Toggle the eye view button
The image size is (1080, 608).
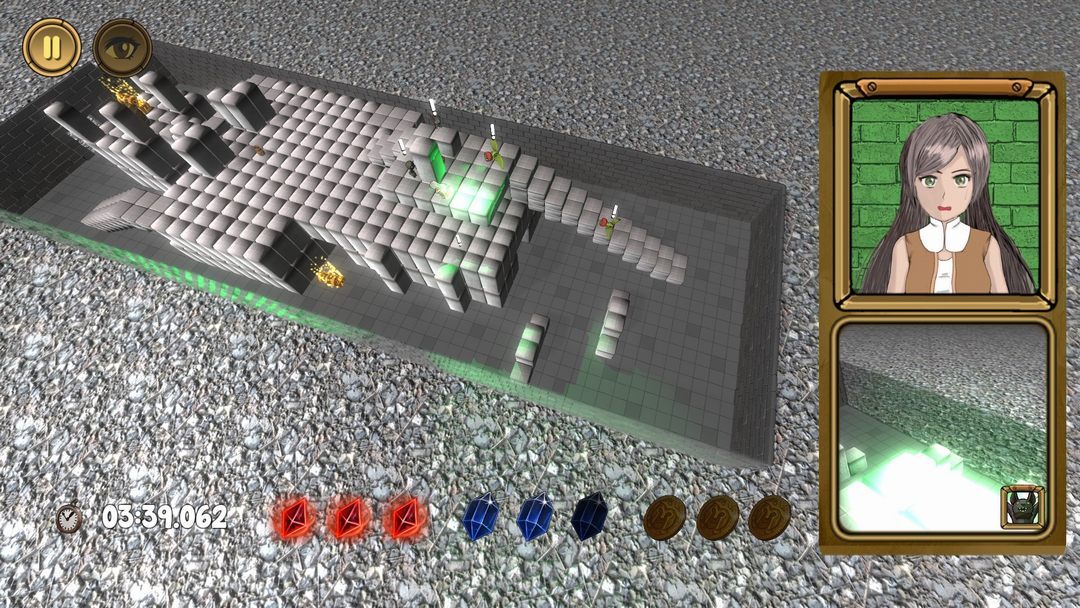pyautogui.click(x=121, y=47)
